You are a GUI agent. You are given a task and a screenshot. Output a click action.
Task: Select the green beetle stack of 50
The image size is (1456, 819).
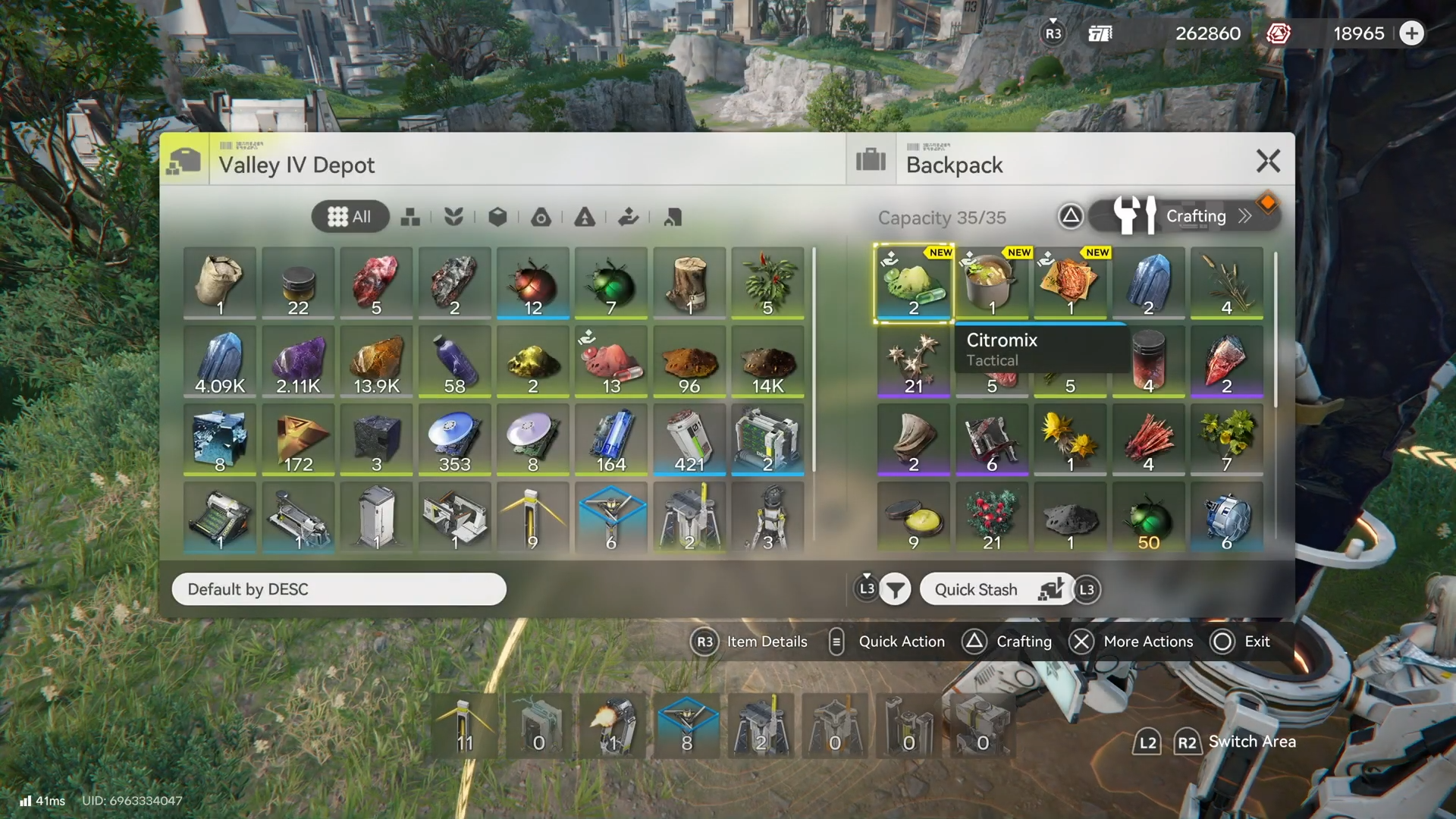click(x=1148, y=519)
